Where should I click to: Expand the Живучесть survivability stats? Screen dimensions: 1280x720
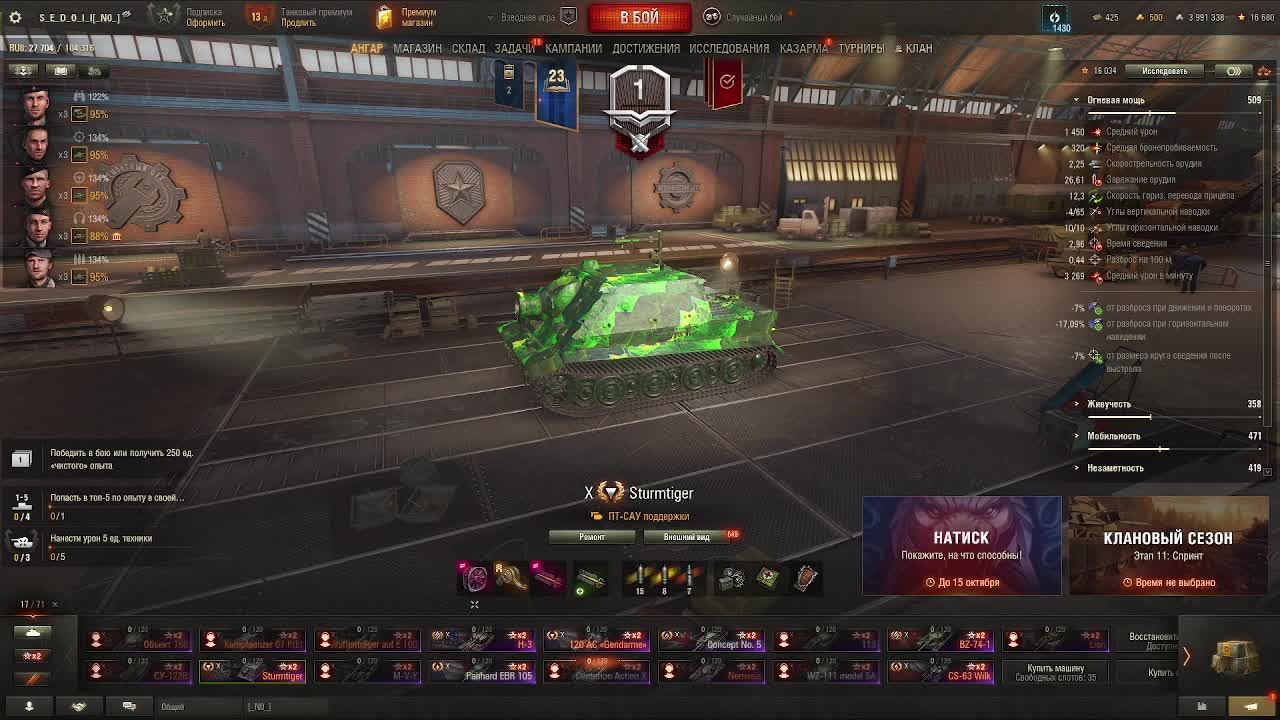tap(1109, 404)
